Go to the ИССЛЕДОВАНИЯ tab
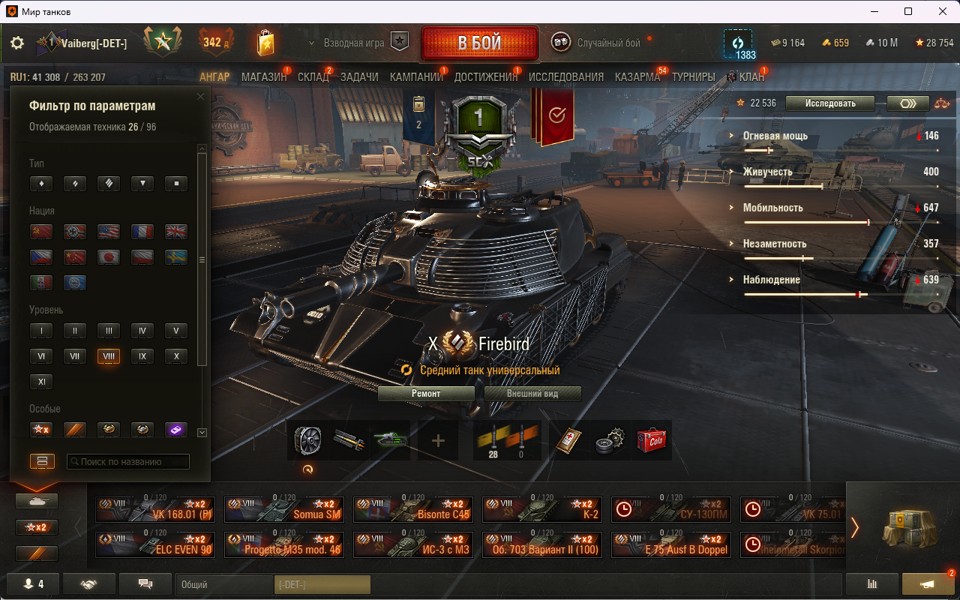Screen dimensions: 960x600 pos(566,77)
